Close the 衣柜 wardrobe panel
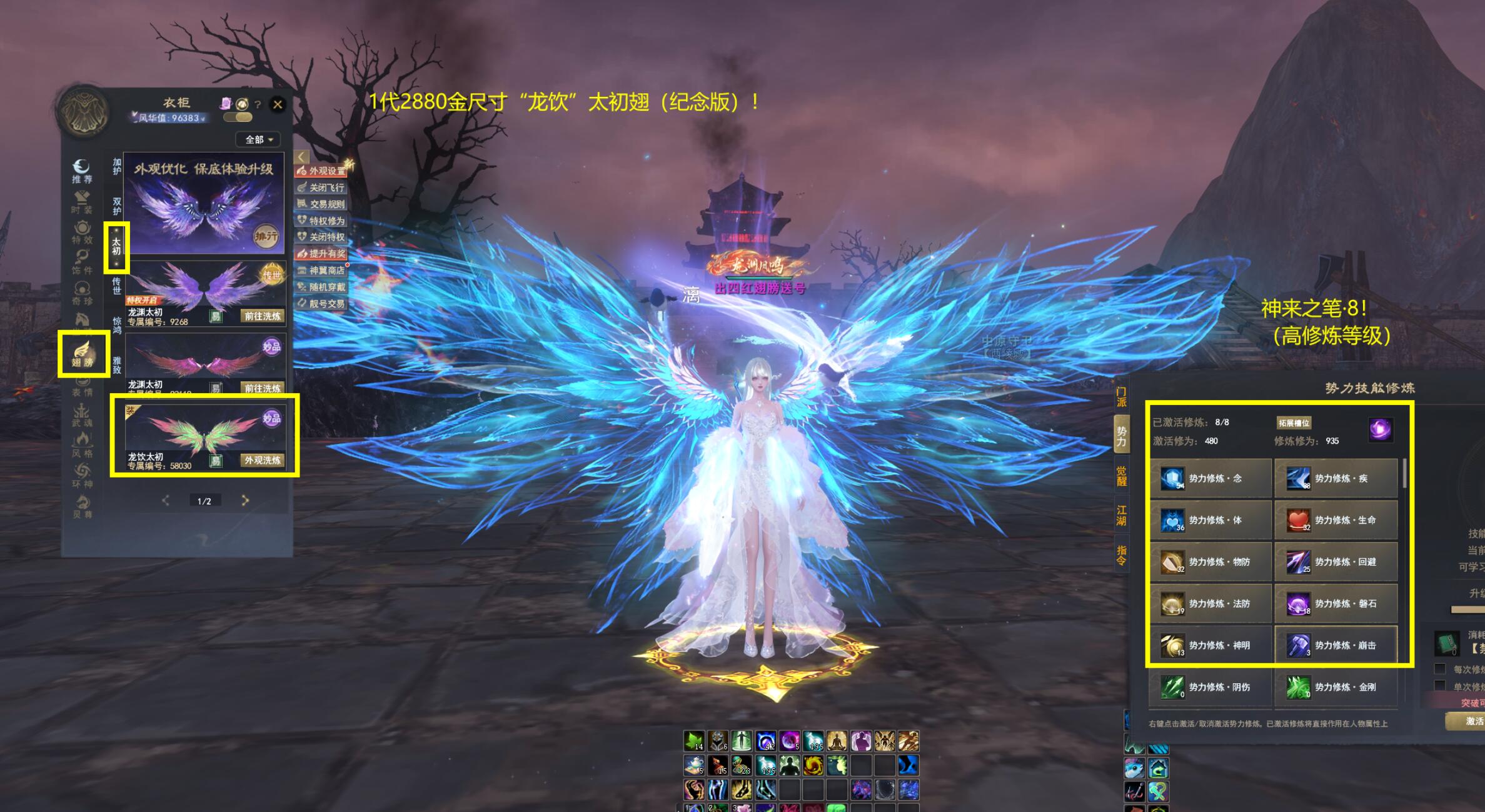 (x=278, y=104)
